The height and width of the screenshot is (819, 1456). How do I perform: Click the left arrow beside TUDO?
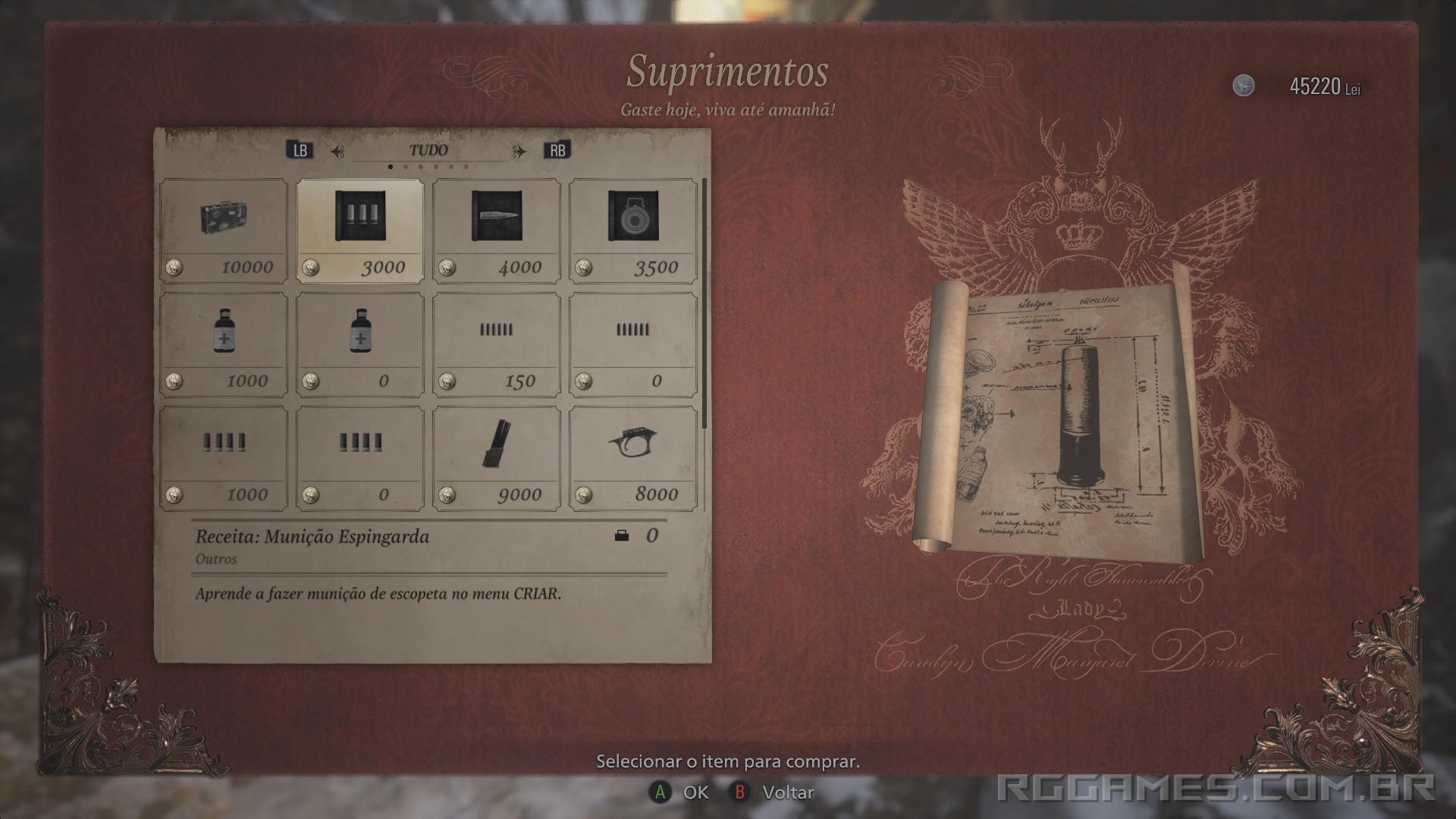pos(340,149)
